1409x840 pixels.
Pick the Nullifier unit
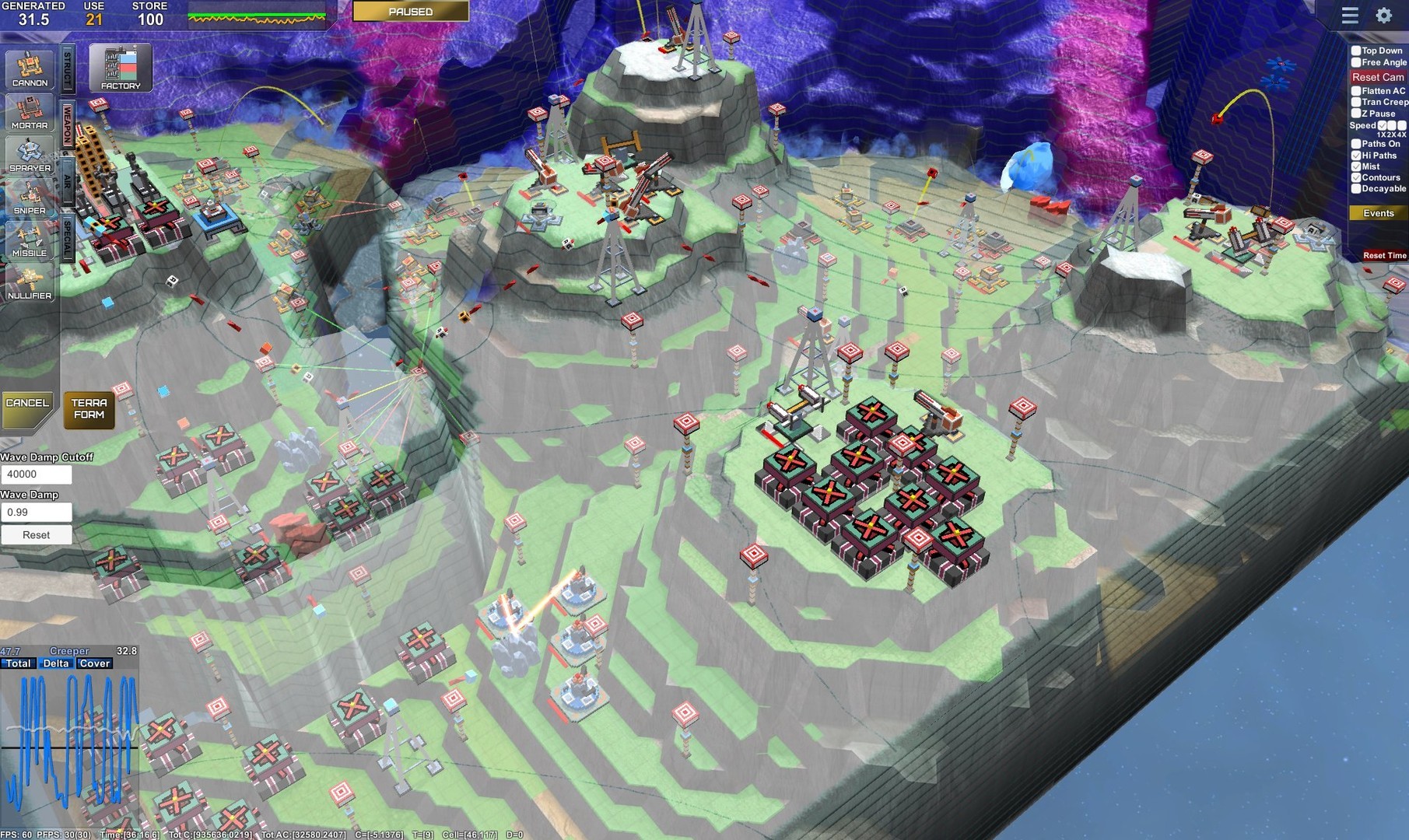click(29, 284)
